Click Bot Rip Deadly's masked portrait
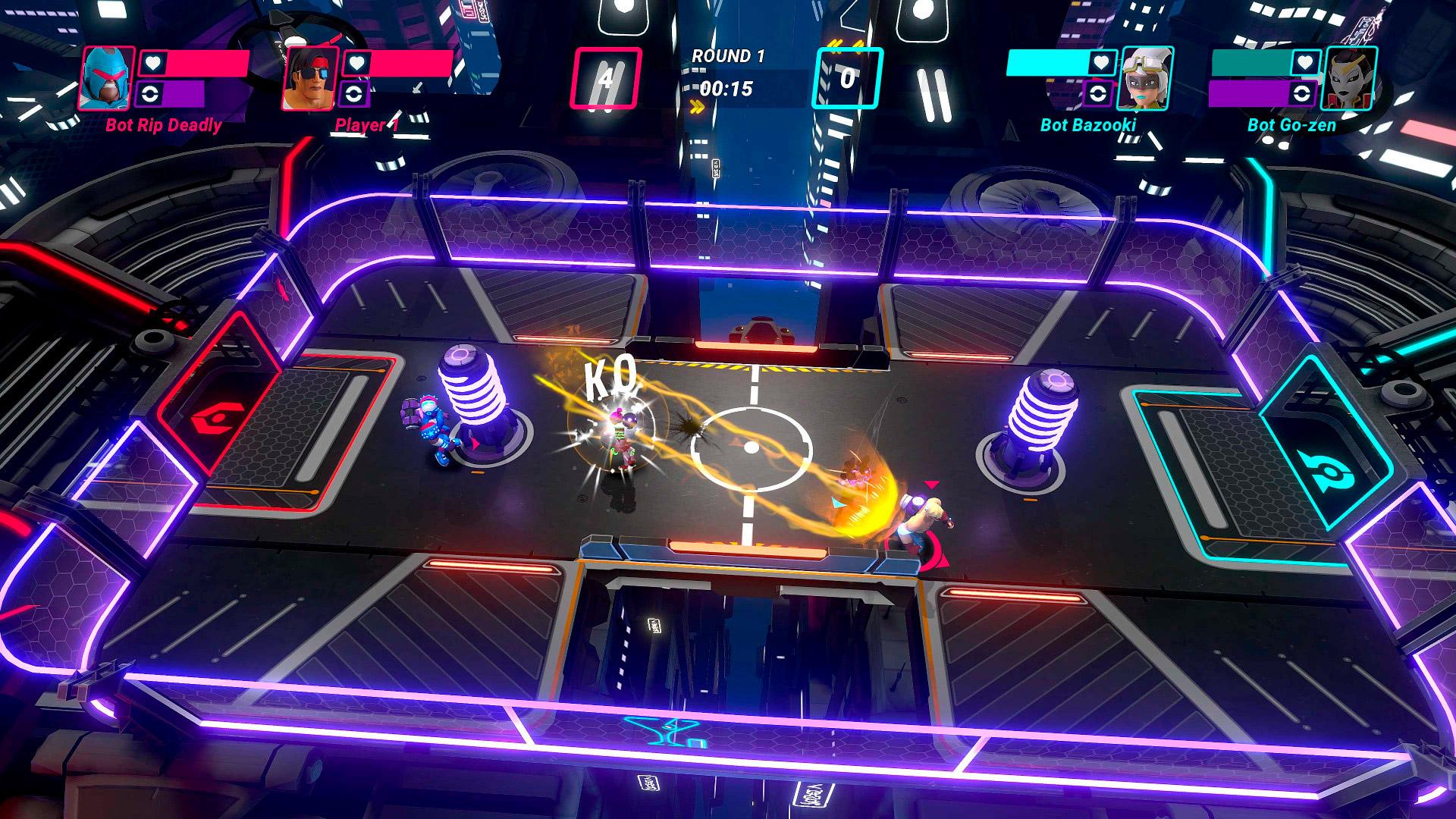 [x=107, y=79]
